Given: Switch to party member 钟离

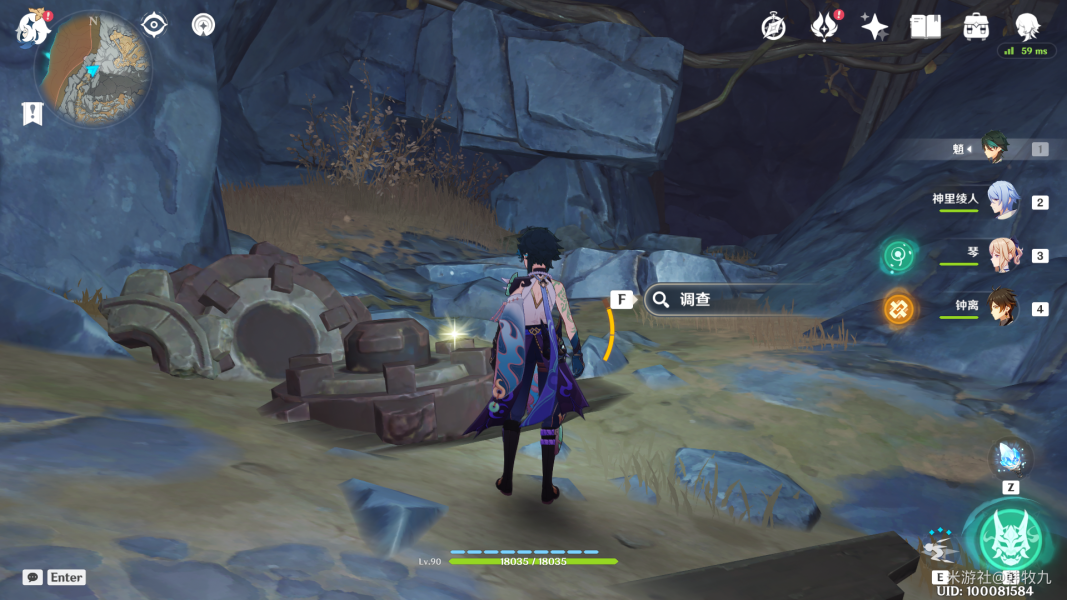Looking at the screenshot, I should (x=1001, y=308).
